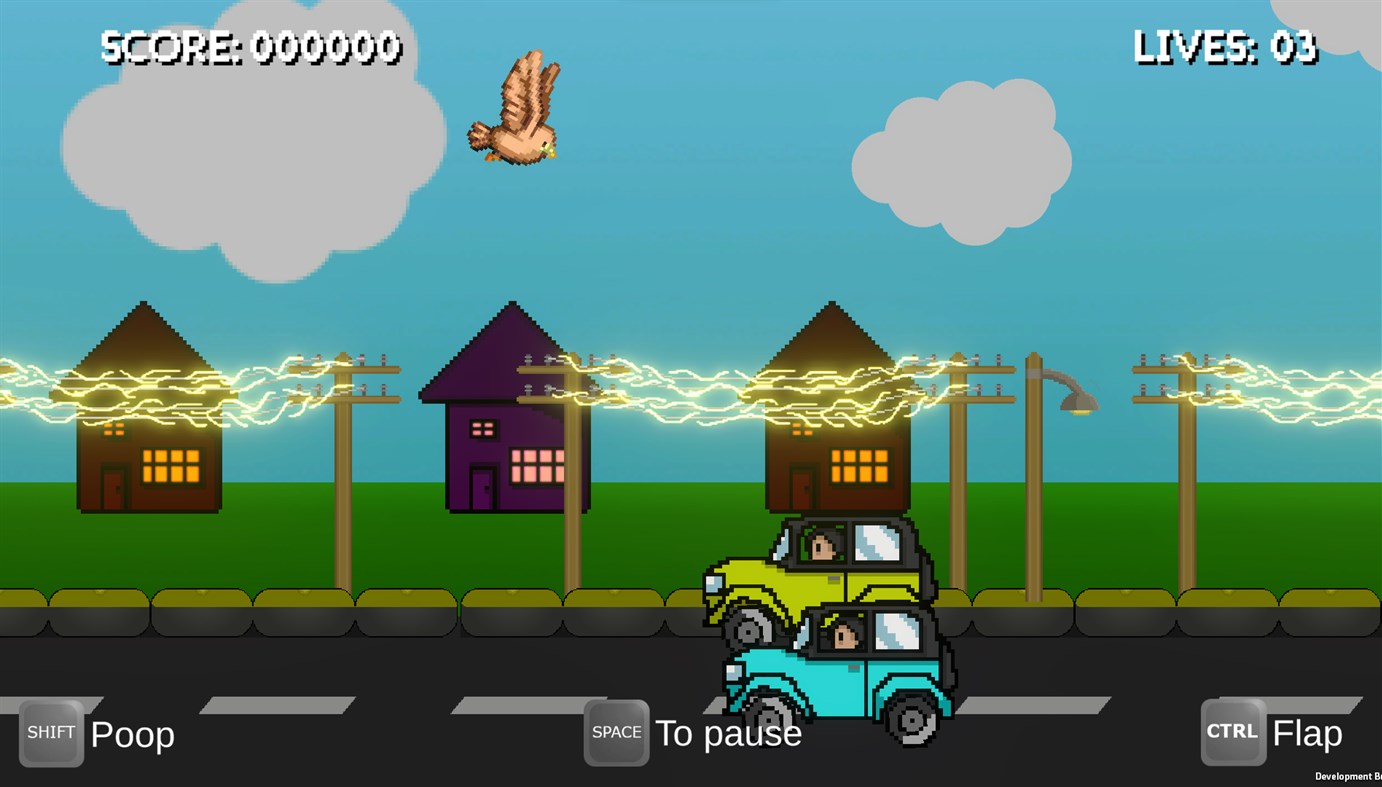Image resolution: width=1382 pixels, height=787 pixels.
Task: Click the SCORE: 000000 display
Action: click(x=250, y=44)
